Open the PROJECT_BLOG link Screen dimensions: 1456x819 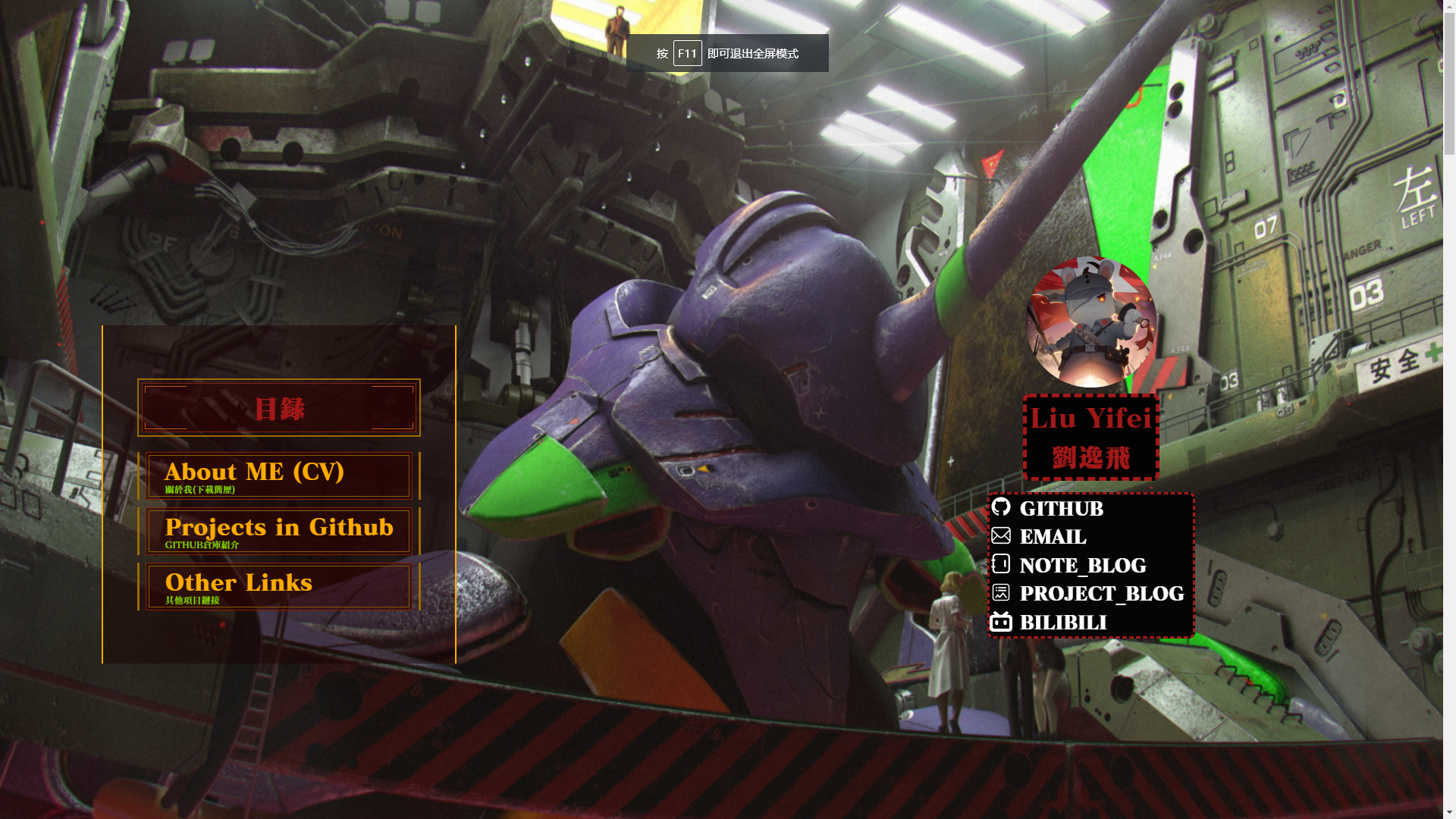coord(1101,593)
